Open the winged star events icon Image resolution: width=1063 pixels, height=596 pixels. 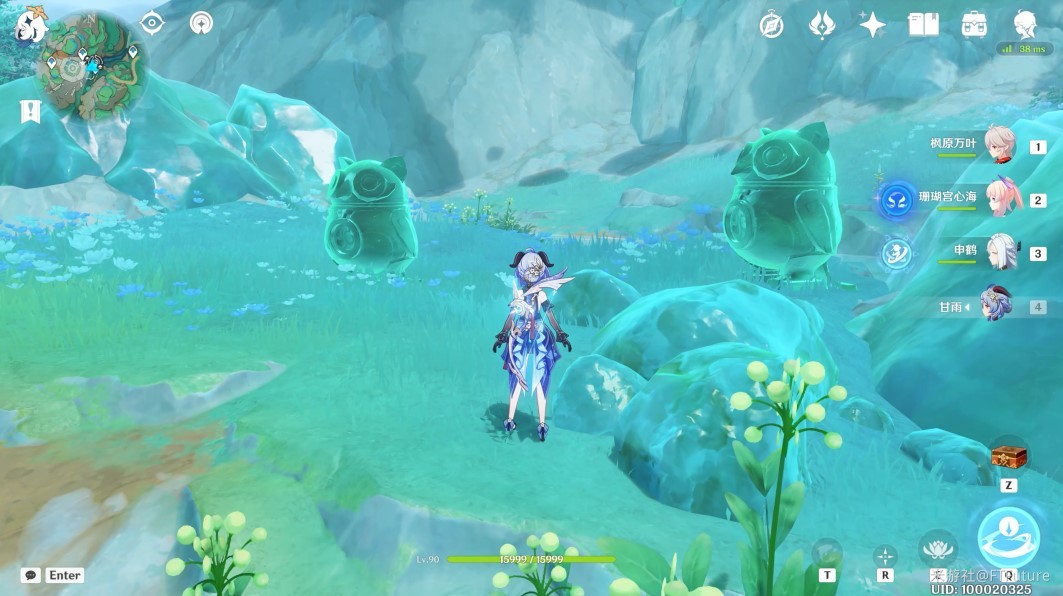[x=822, y=25]
